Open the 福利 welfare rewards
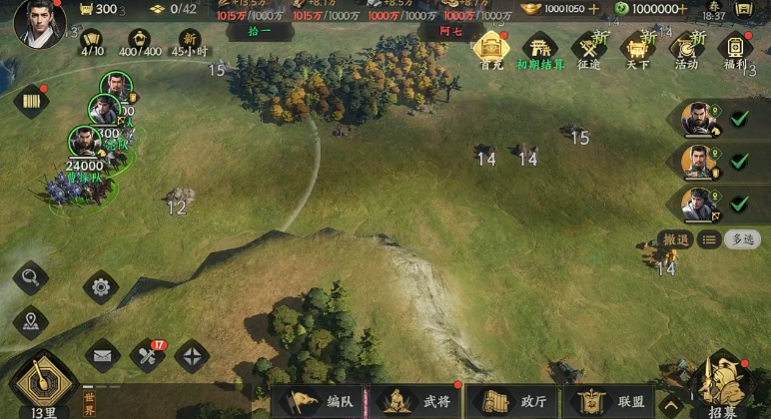Image resolution: width=771 pixels, height=419 pixels. 736,48
